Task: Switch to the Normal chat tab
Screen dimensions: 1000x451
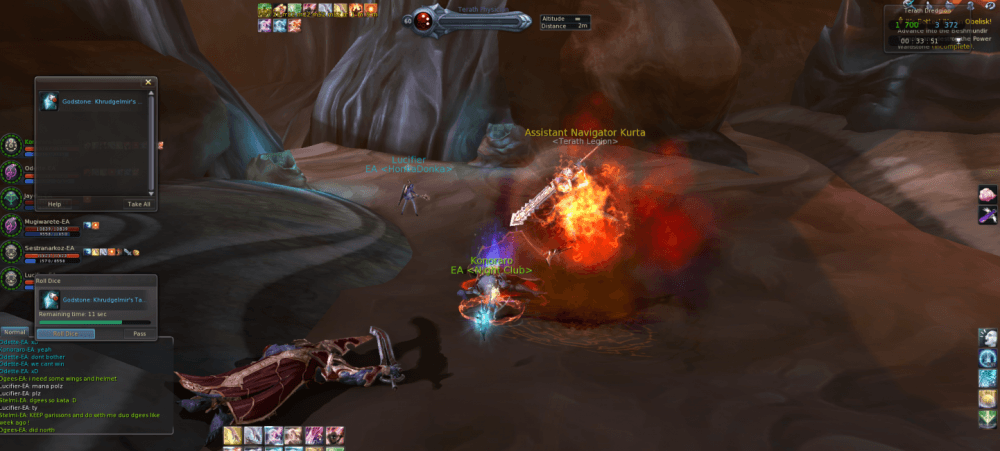Action: click(x=15, y=331)
